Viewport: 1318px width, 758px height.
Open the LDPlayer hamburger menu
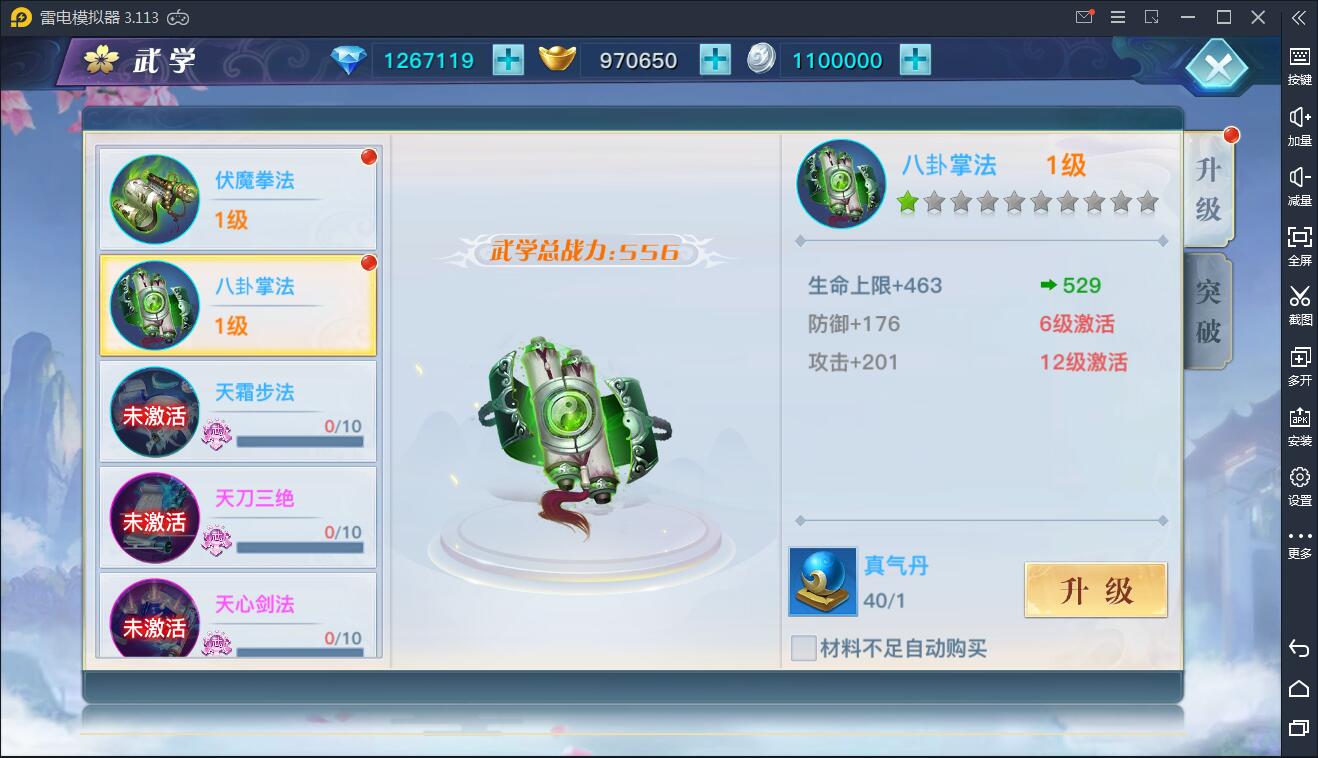coord(1117,17)
